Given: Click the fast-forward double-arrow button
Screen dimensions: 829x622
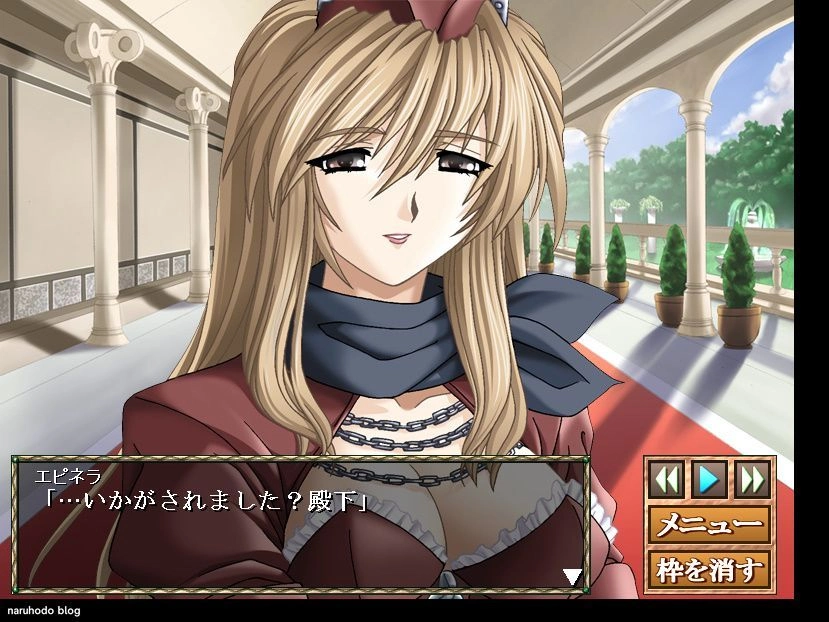Looking at the screenshot, I should pyautogui.click(x=751, y=479).
